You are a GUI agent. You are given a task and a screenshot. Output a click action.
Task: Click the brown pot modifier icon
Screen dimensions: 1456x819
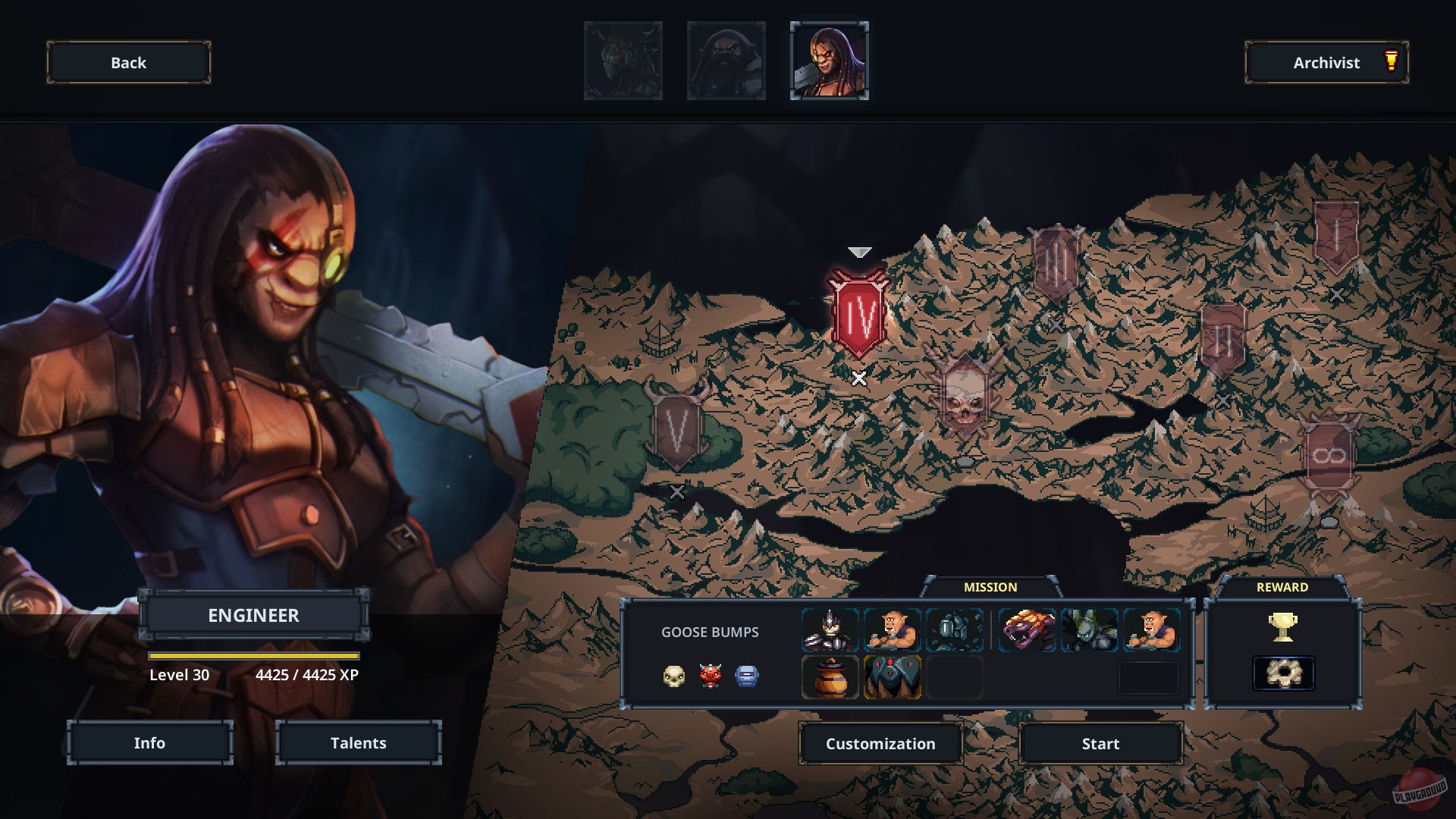pyautogui.click(x=830, y=677)
